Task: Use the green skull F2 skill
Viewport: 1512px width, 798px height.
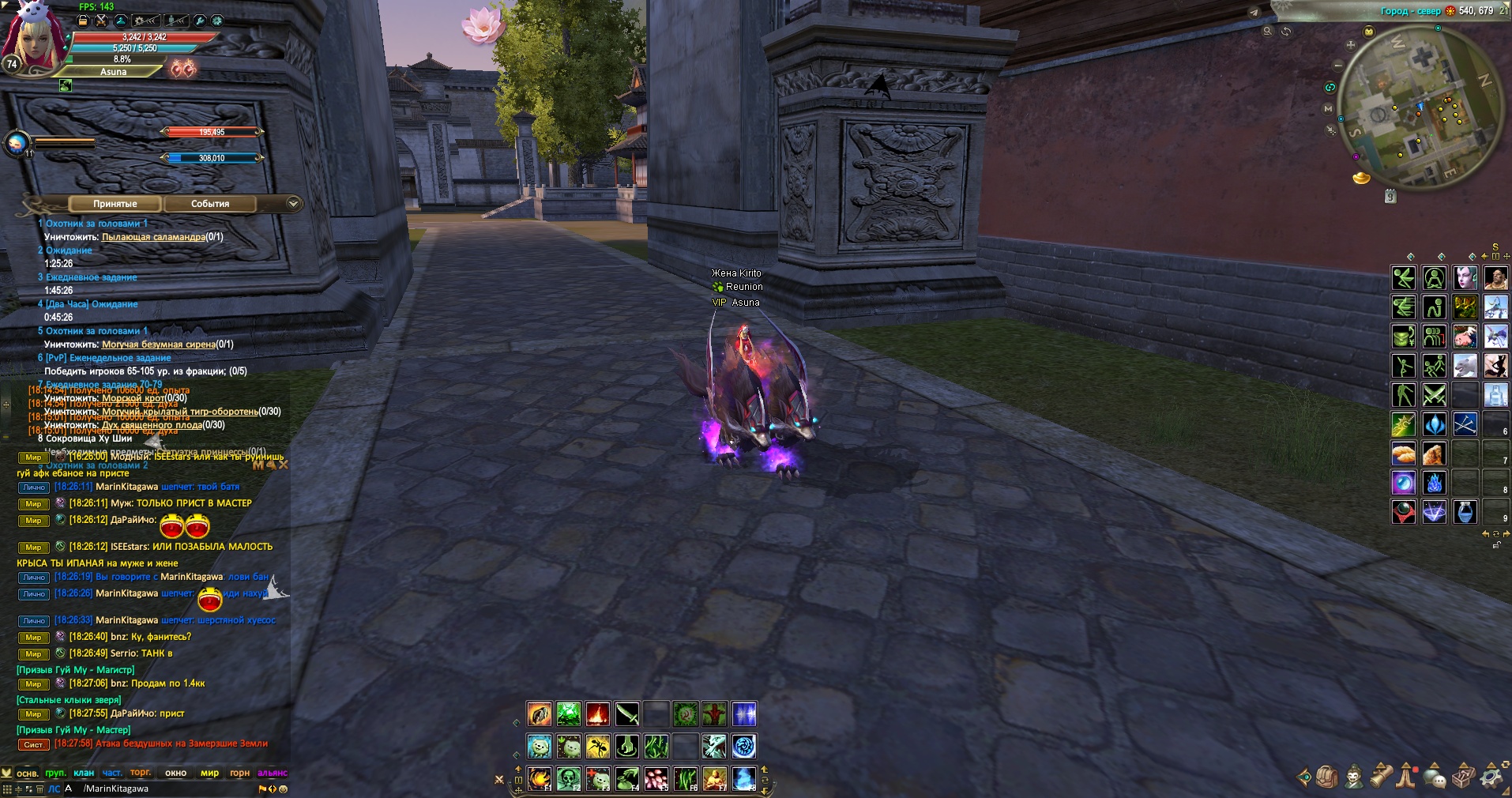Action: (568, 779)
